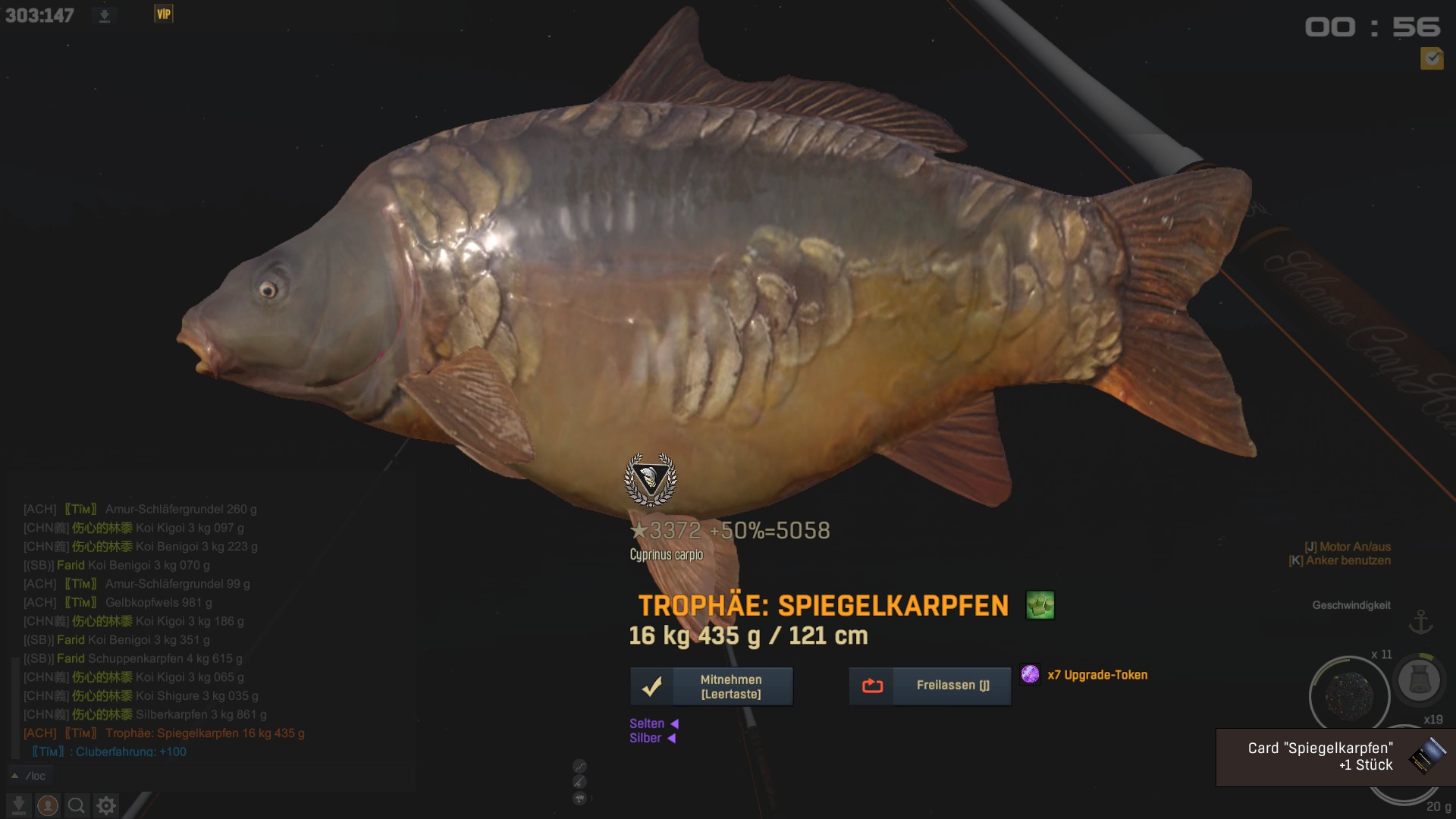The image size is (1456, 819).
Task: Click the magnifying glass search icon
Action: (77, 805)
